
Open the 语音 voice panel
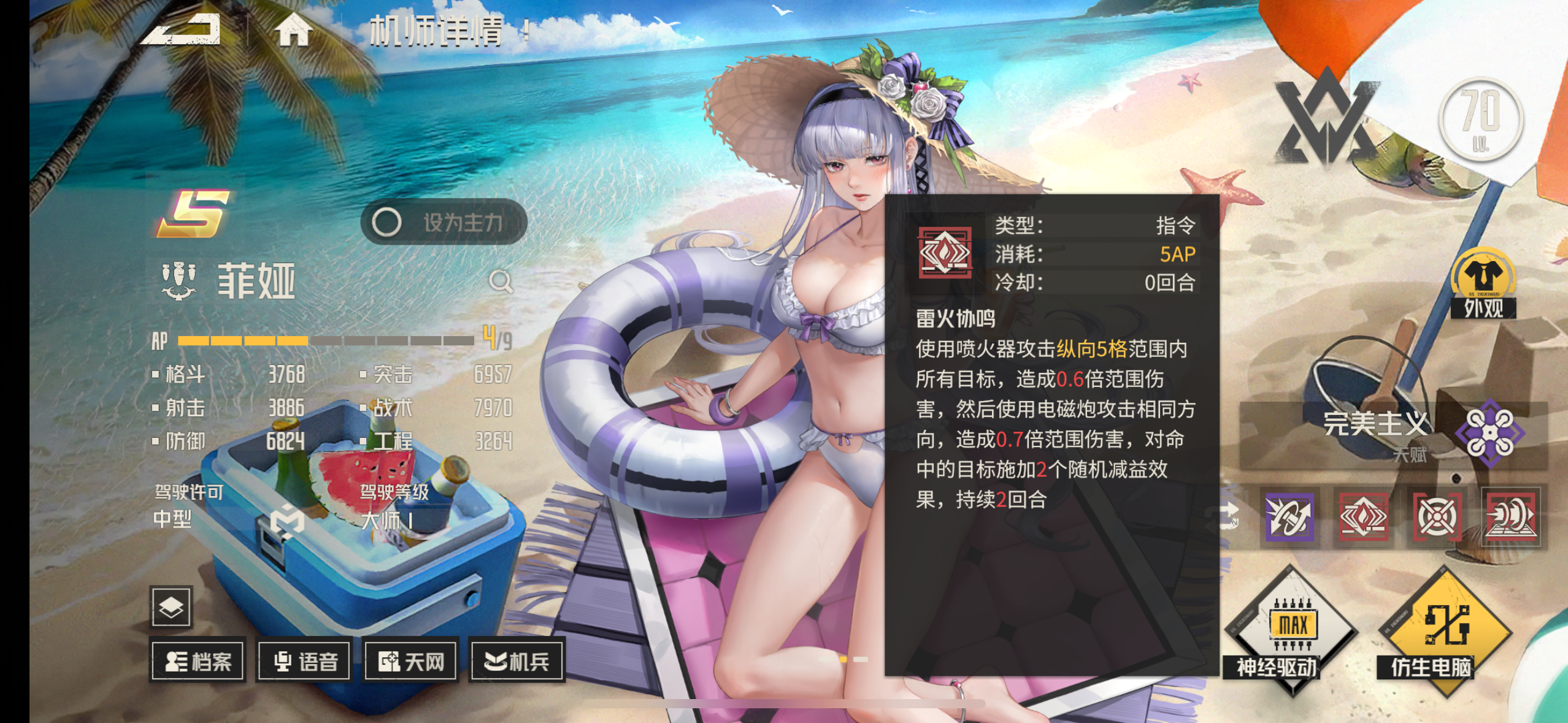(304, 660)
